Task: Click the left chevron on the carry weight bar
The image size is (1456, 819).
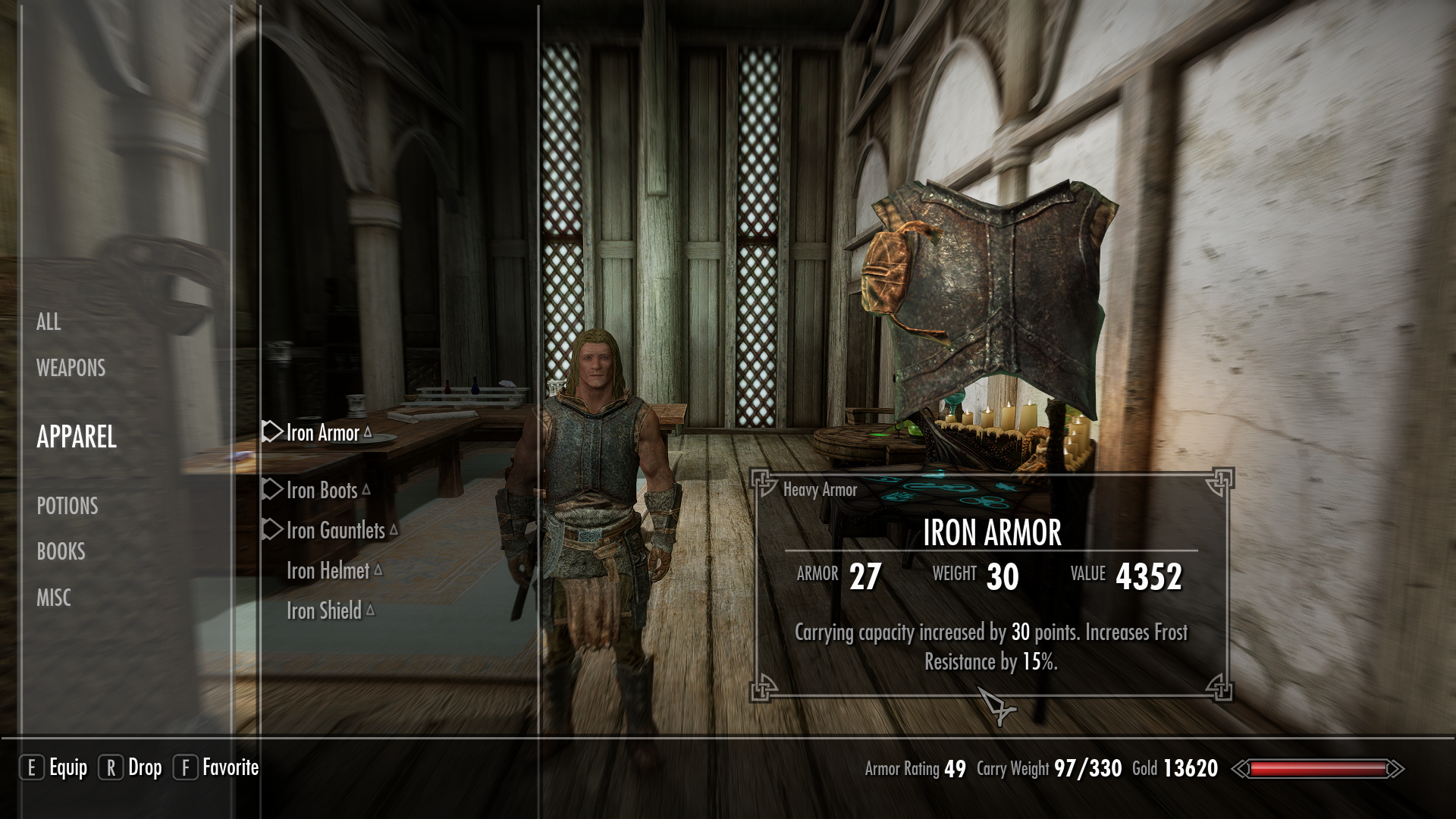Action: tap(1241, 768)
